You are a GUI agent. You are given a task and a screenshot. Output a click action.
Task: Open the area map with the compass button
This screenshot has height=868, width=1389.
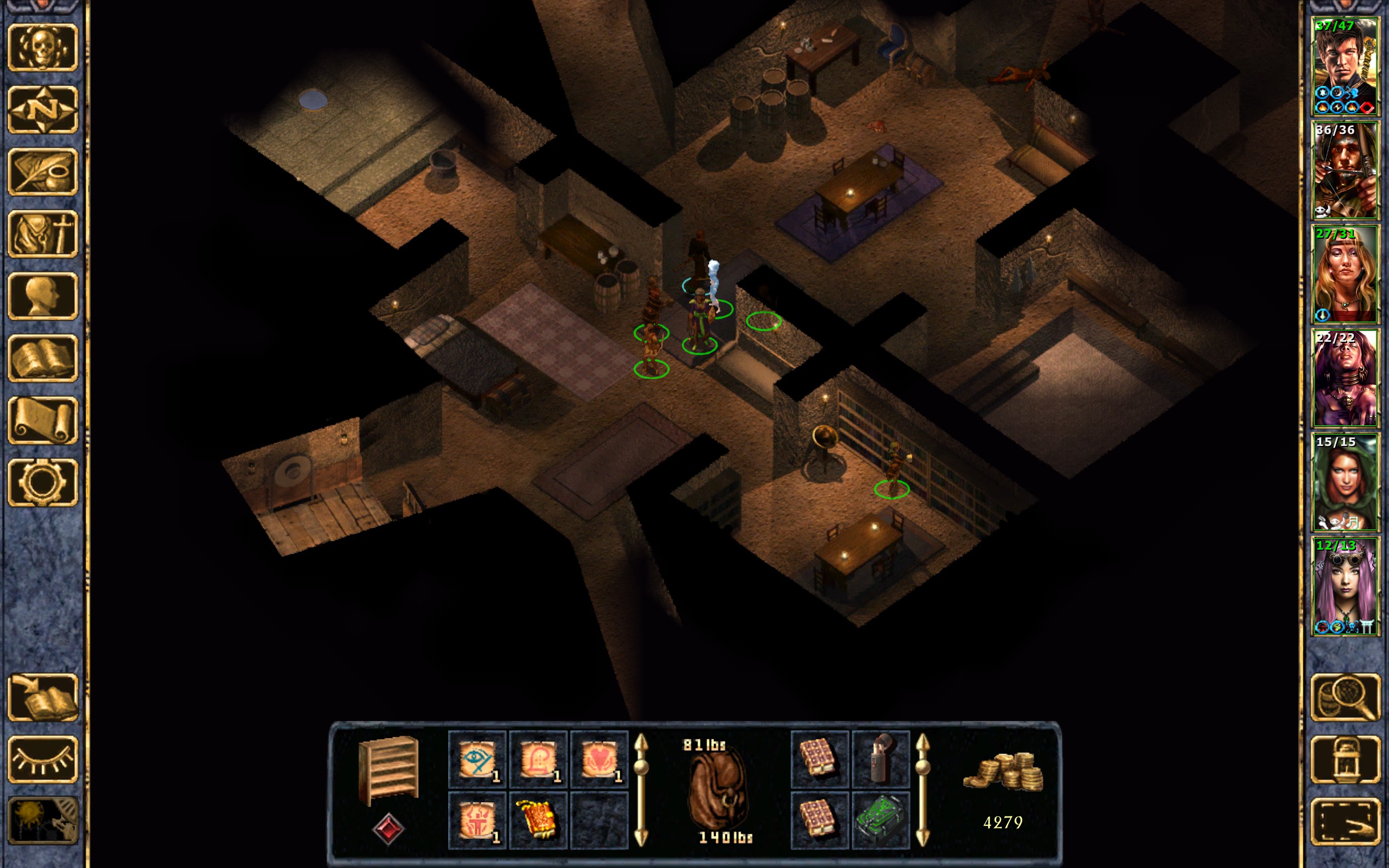pyautogui.click(x=42, y=110)
